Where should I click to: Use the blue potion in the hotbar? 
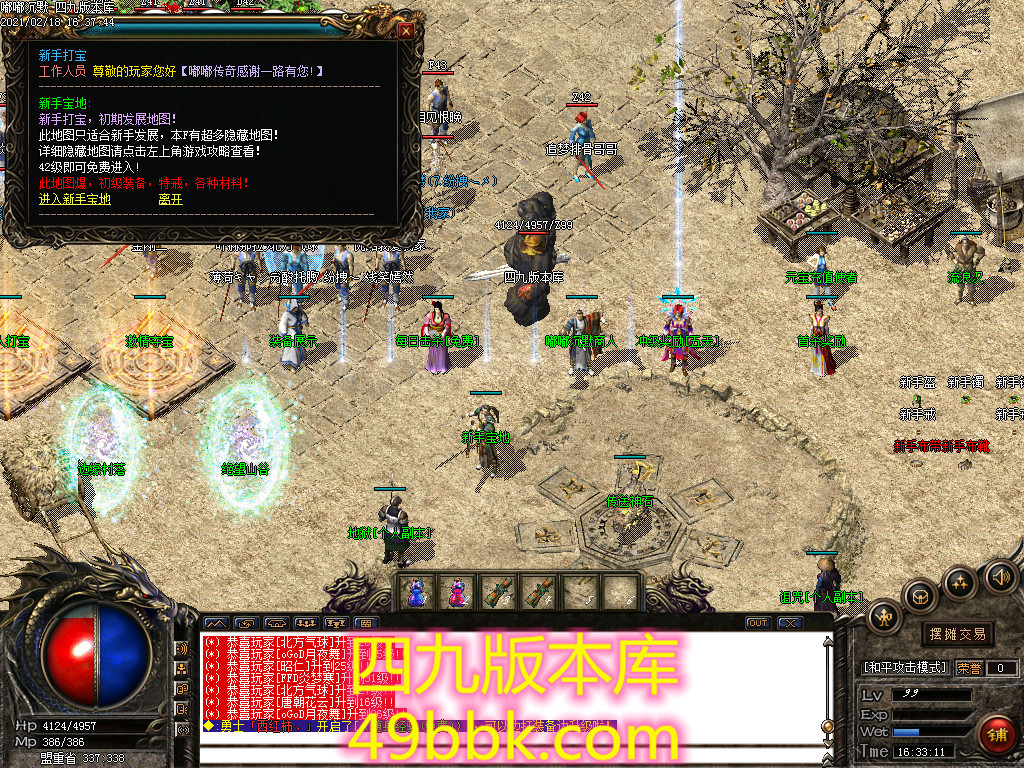coord(415,592)
